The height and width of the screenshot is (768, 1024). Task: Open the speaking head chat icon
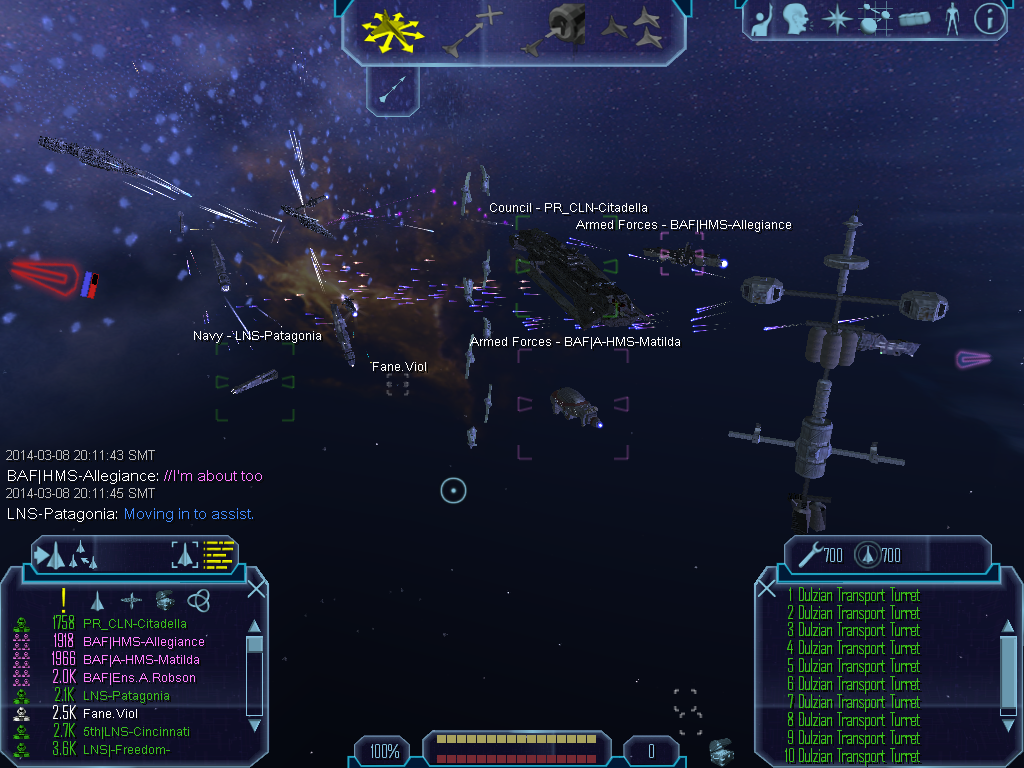click(x=795, y=18)
